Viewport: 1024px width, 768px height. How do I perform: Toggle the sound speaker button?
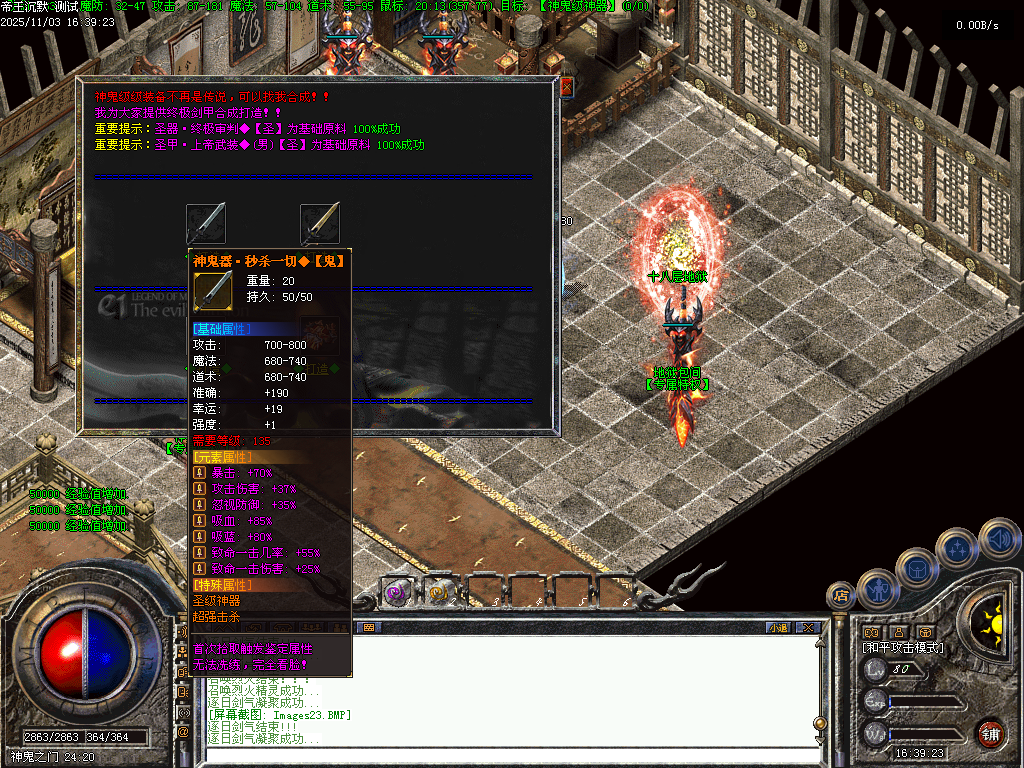click(999, 539)
